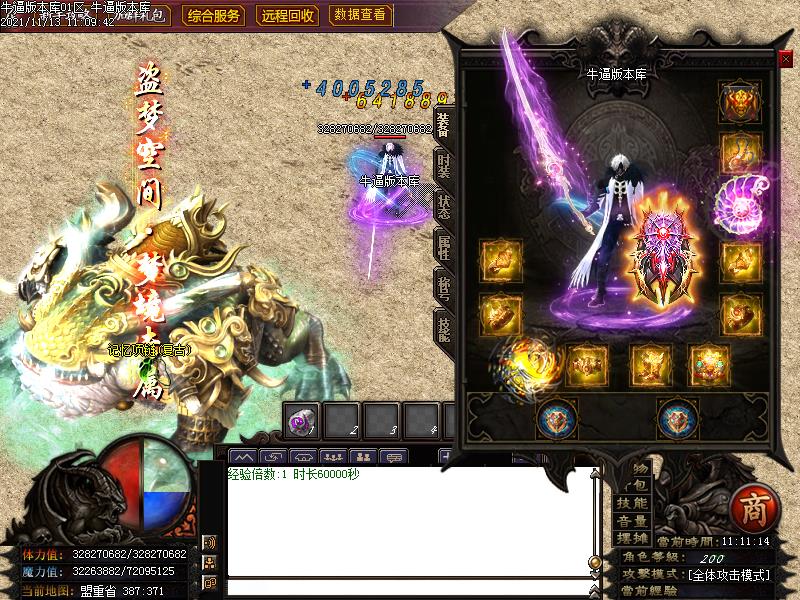Select the helmet equipment slot at top right
Viewport: 800px width, 600px height.
click(x=740, y=101)
